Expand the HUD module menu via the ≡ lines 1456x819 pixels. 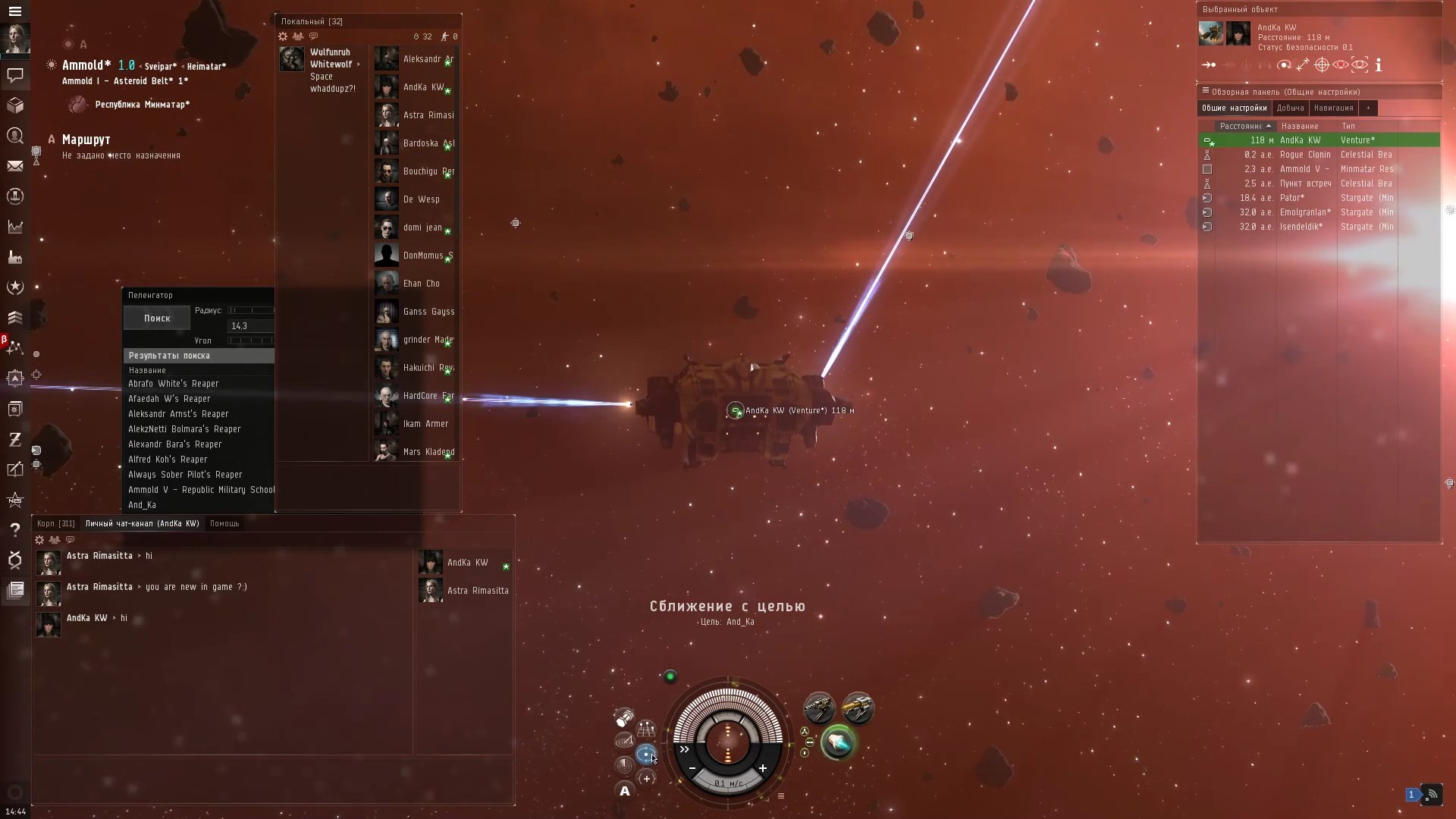pos(781,795)
